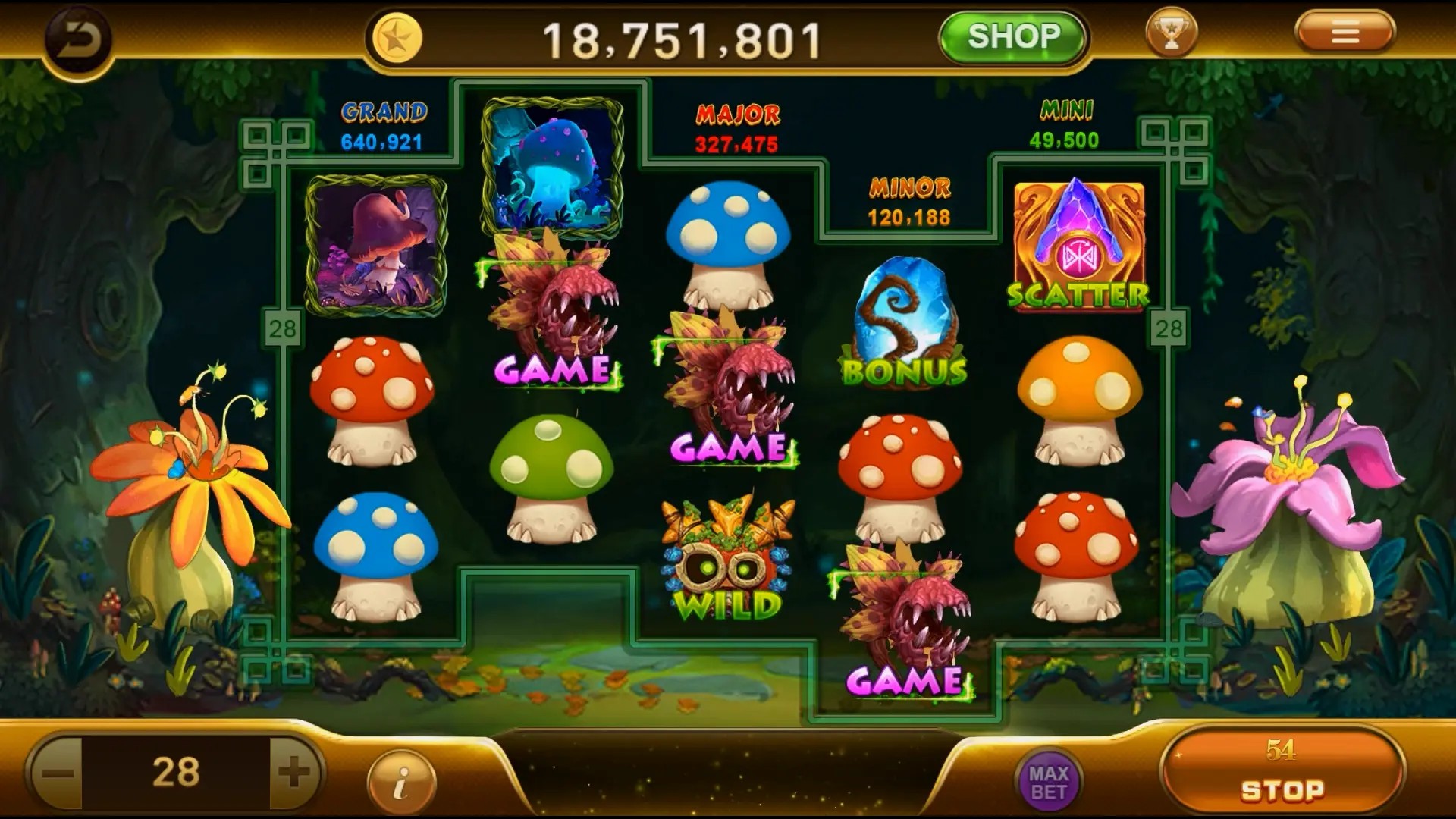
Task: Show the game info paytable
Action: (x=401, y=782)
